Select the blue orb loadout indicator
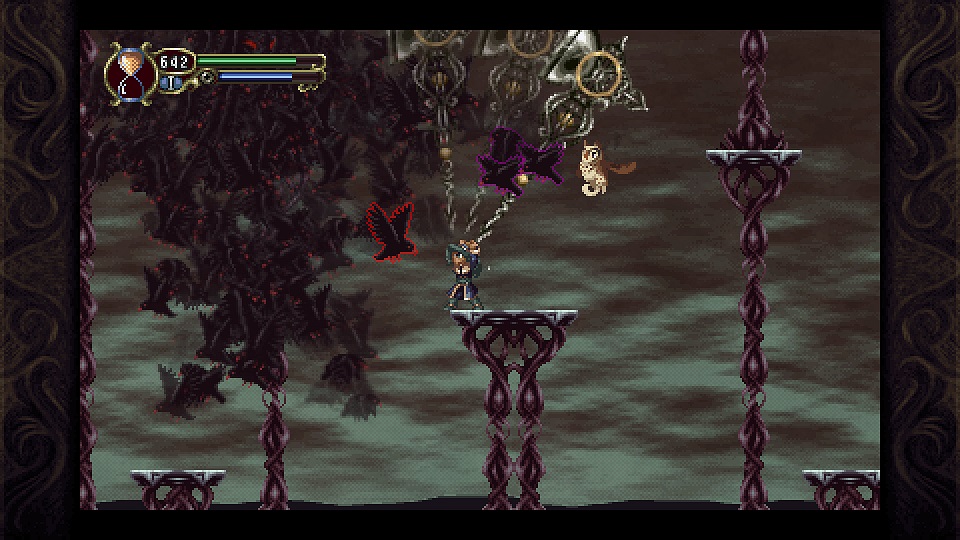960x540 pixels. point(172,82)
